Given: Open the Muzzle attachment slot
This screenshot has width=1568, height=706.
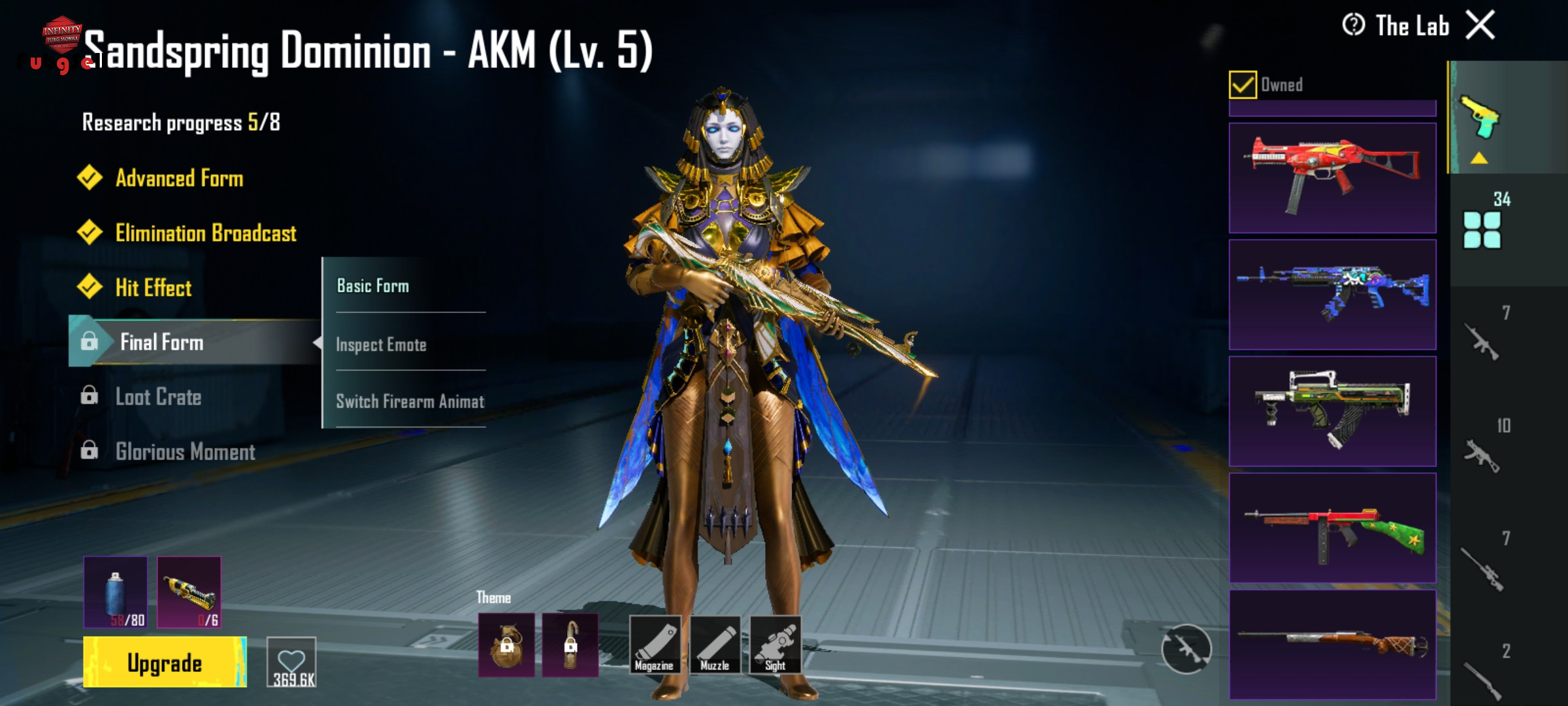Looking at the screenshot, I should (715, 645).
